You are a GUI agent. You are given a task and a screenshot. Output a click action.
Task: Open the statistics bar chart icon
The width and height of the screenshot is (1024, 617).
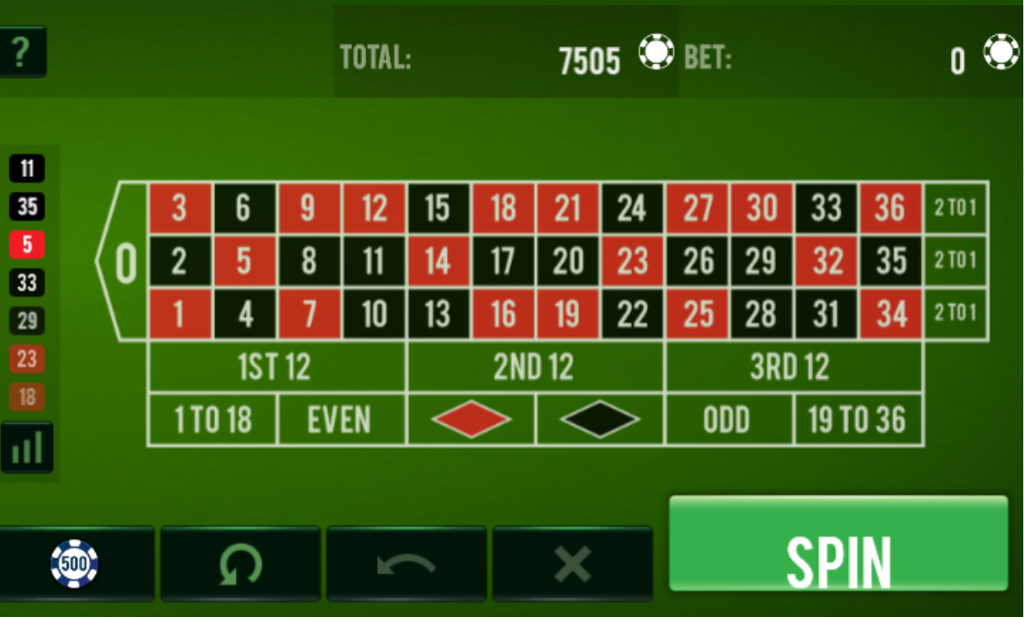[27, 448]
